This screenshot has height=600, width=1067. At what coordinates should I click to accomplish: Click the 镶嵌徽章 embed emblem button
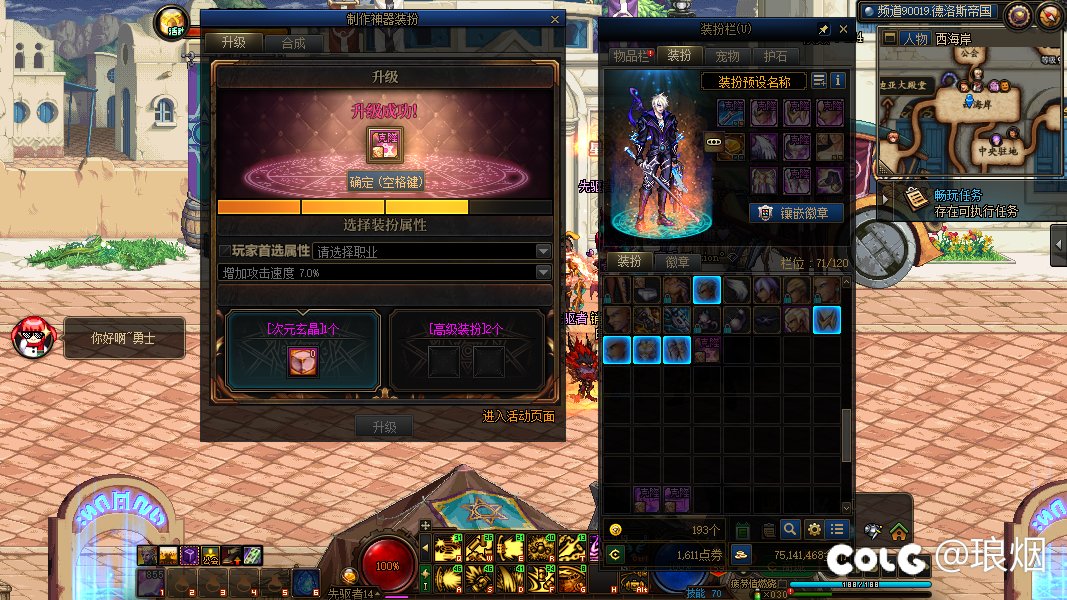point(796,212)
